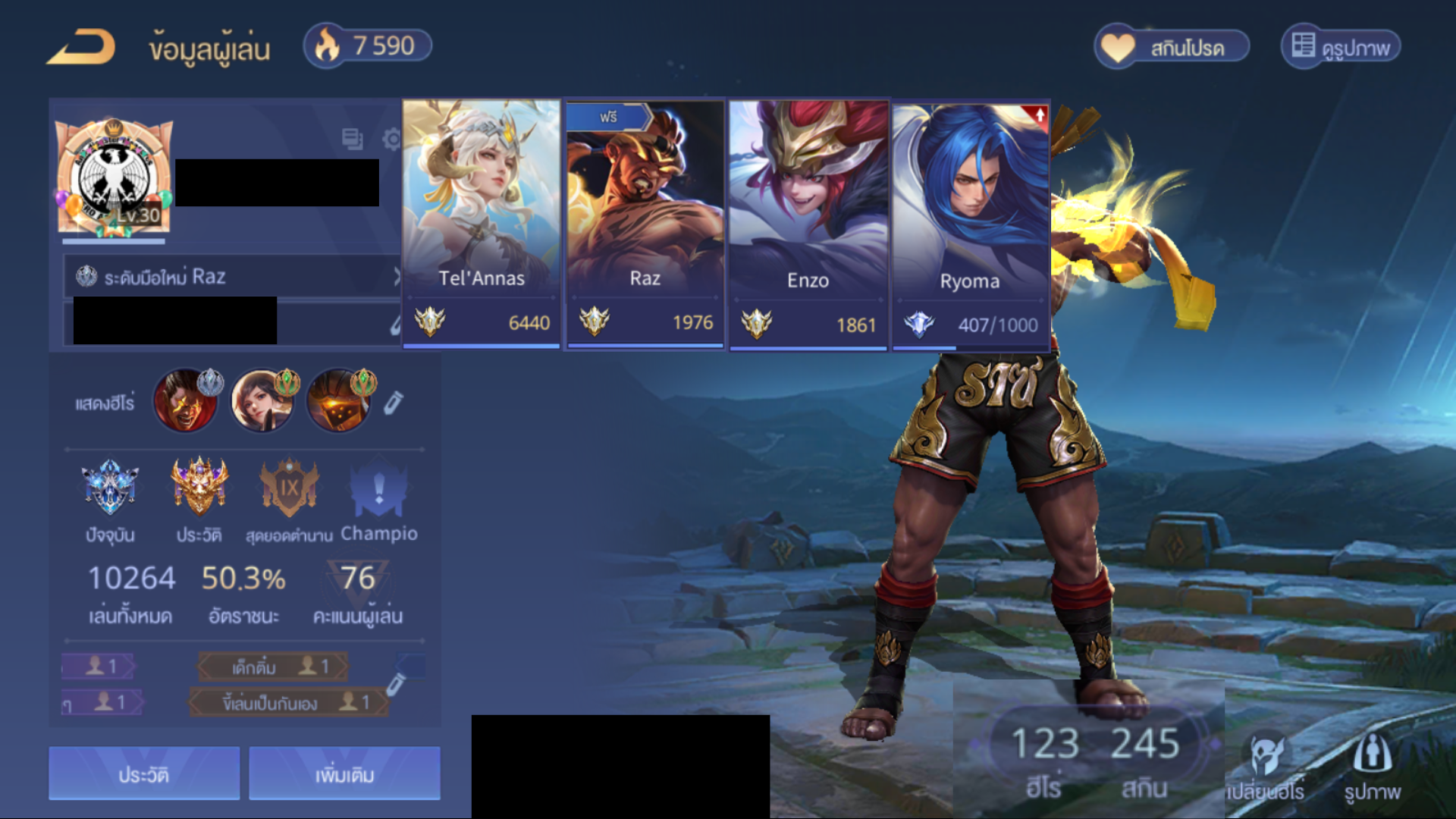View the ประวัติ rank history badge
This screenshot has width=1456, height=819.
(199, 488)
